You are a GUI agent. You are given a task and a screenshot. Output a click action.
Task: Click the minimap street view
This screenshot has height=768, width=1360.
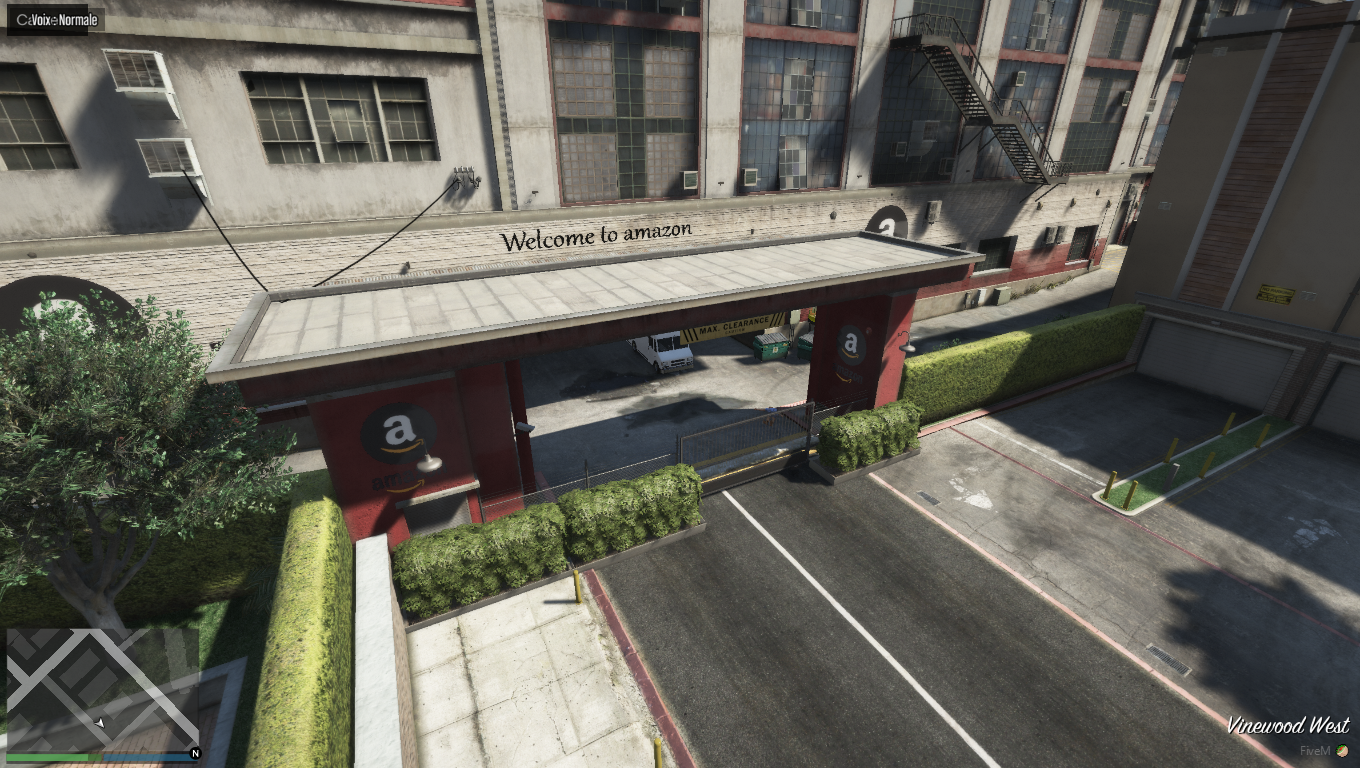click(102, 689)
